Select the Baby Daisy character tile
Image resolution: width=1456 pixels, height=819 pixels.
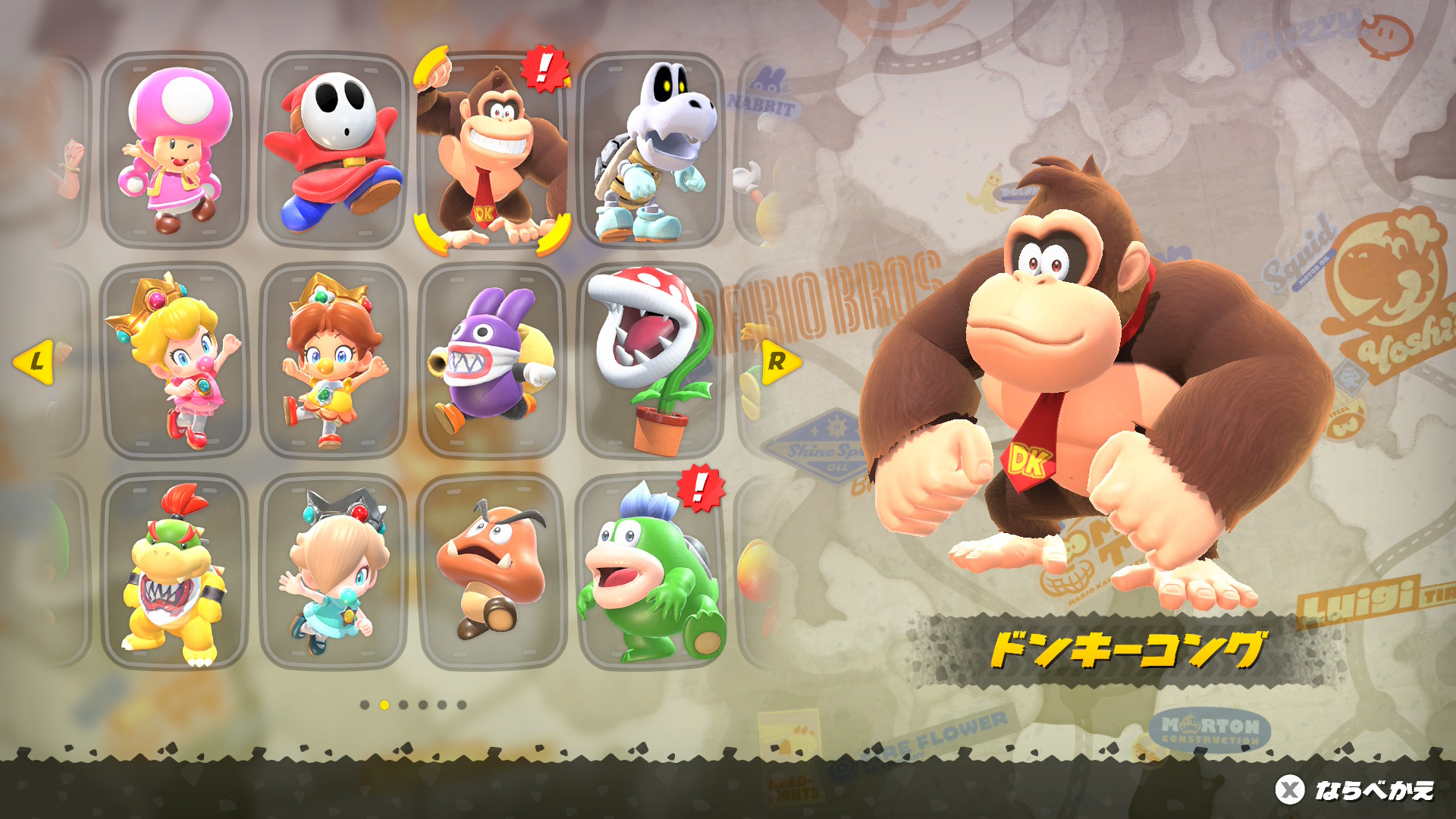[334, 361]
